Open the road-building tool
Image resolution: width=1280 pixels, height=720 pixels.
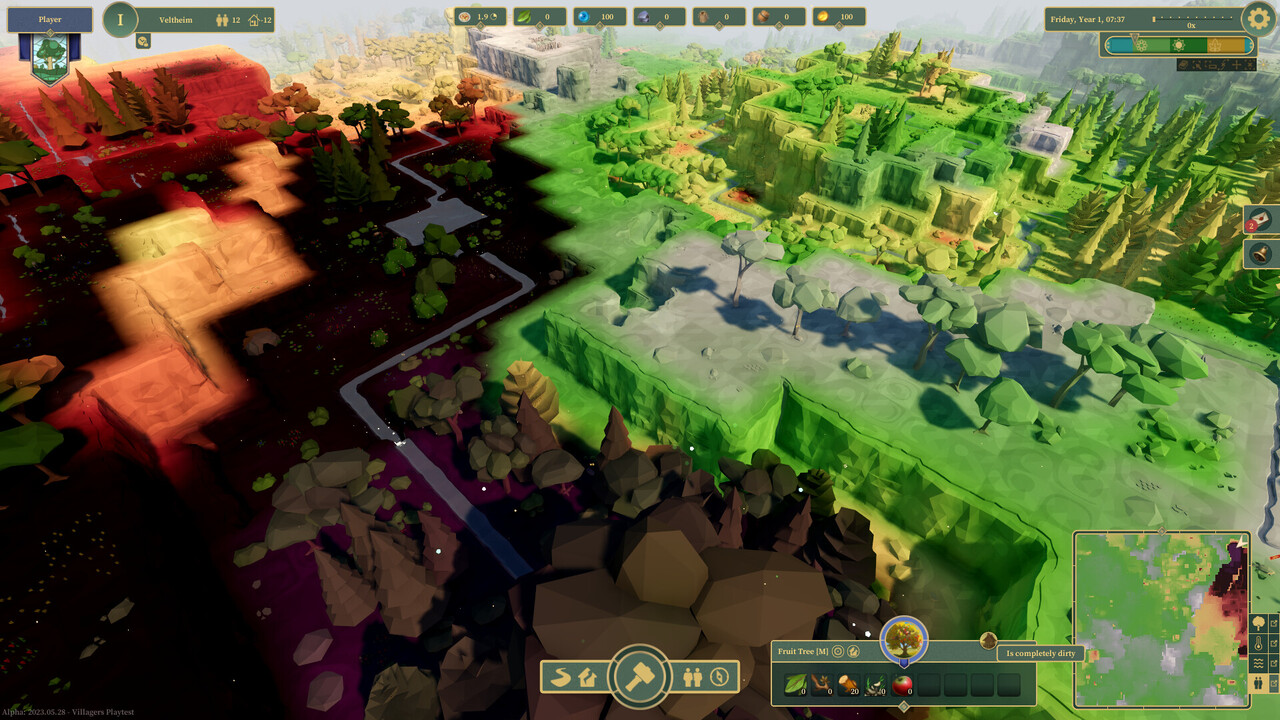coord(562,677)
